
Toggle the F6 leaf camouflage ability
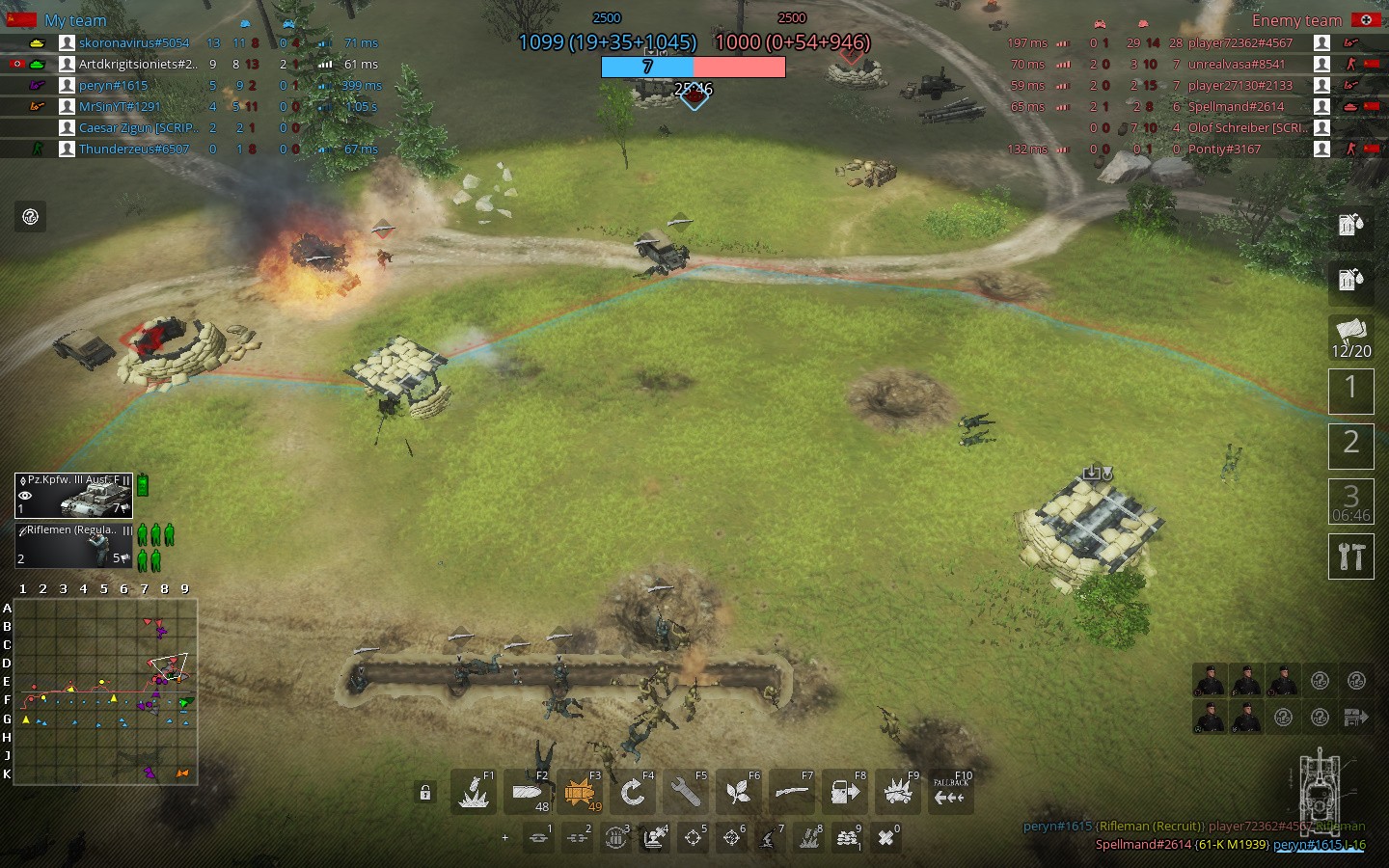[x=739, y=792]
